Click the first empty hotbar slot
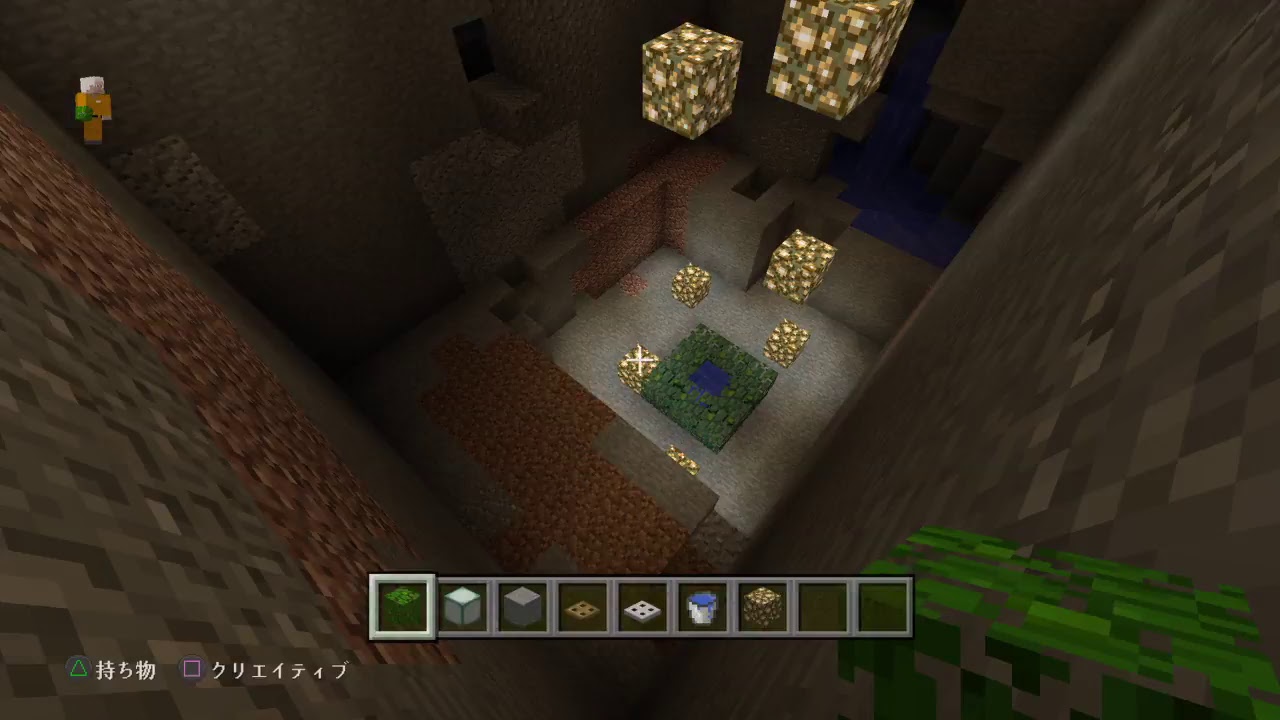 821,605
